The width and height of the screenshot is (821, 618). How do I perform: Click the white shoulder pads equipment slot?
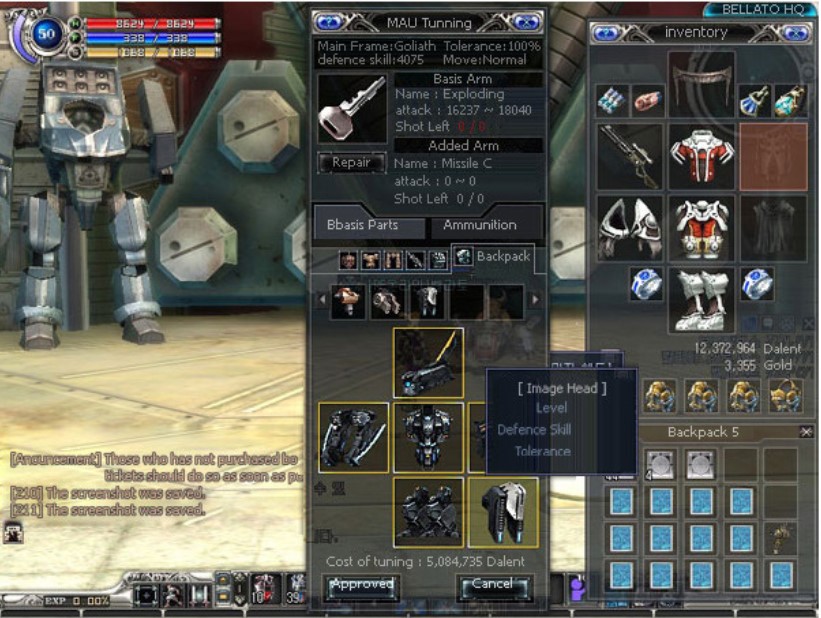630,227
